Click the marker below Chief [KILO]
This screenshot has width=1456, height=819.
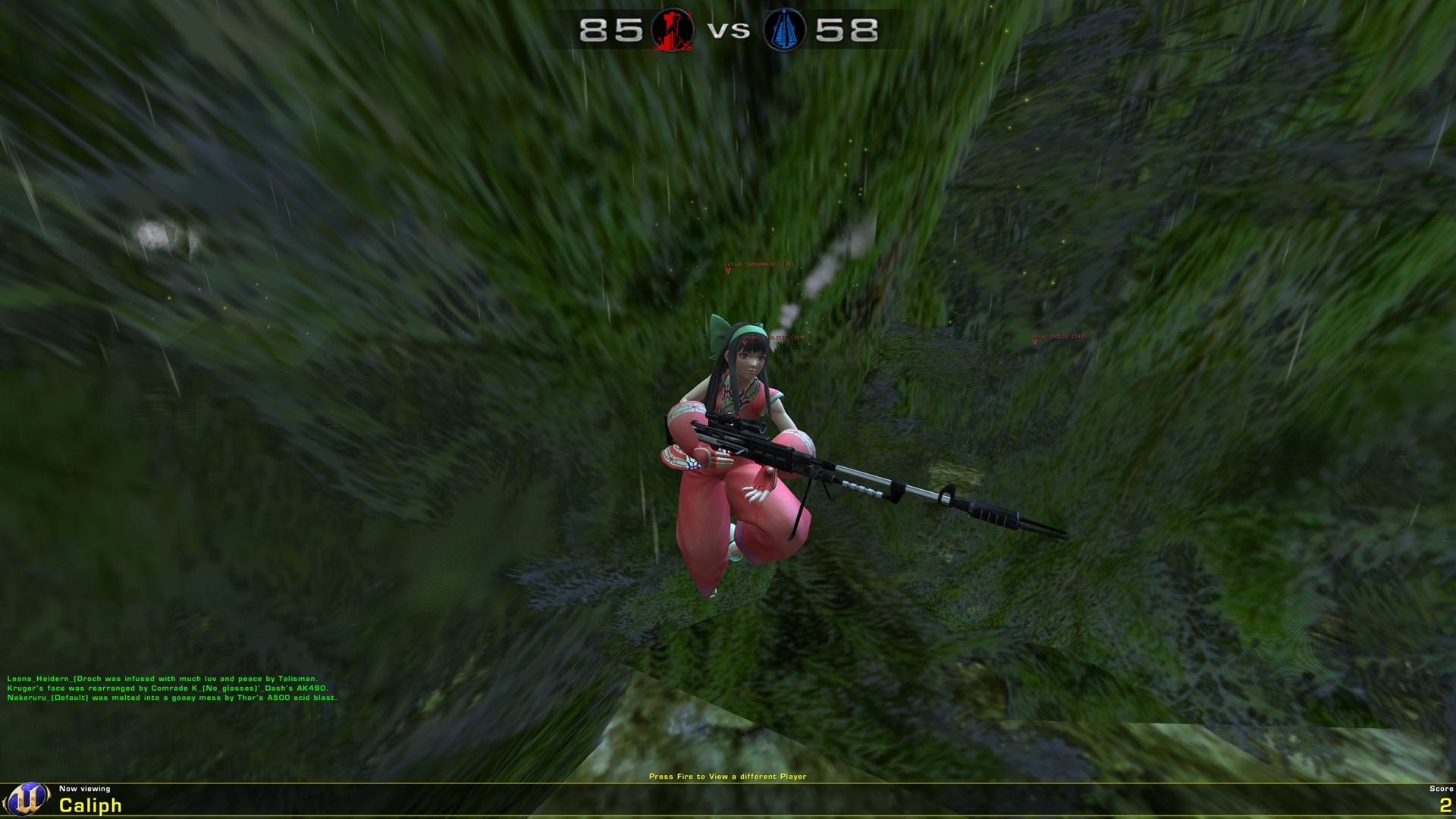point(1034,341)
